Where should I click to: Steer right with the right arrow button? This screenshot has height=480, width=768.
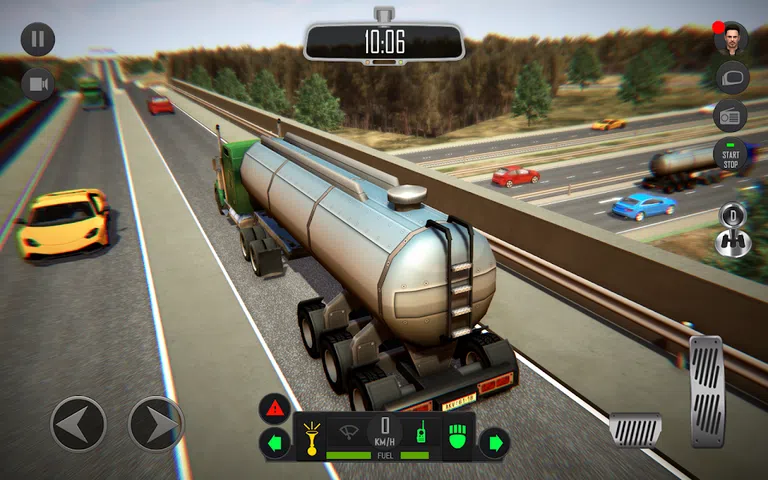click(x=156, y=423)
